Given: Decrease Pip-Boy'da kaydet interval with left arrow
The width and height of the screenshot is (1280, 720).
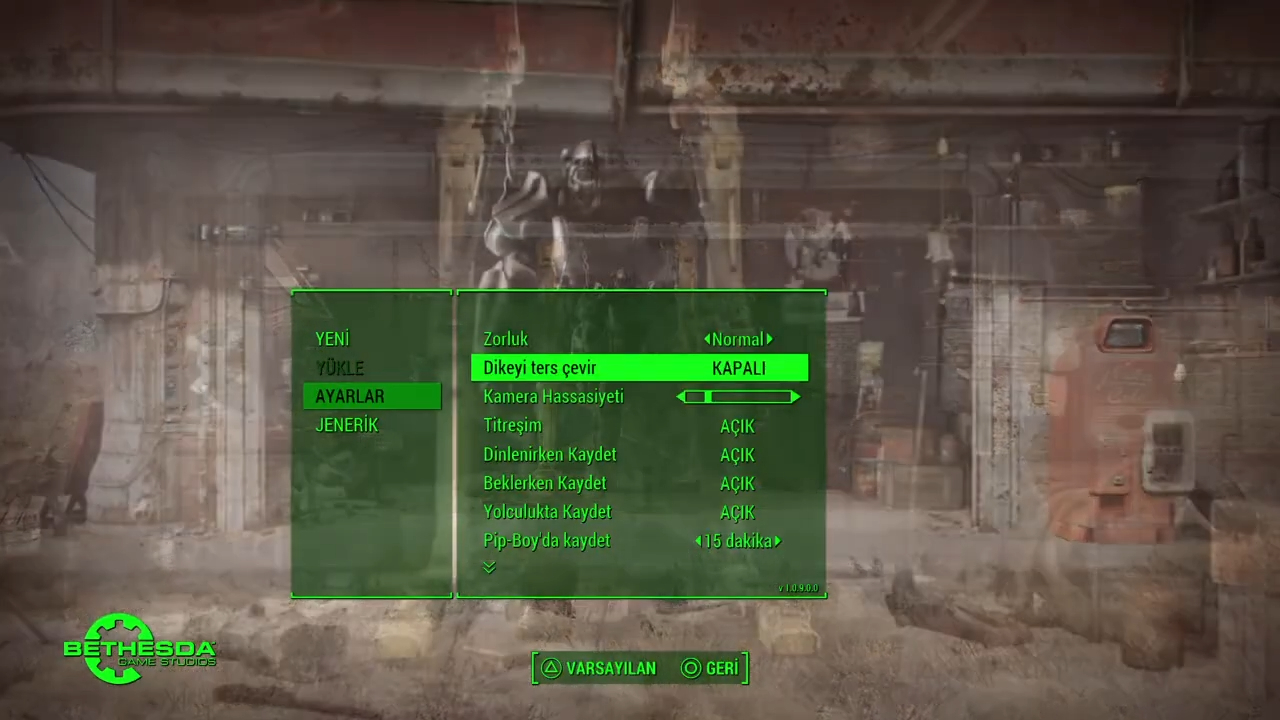Looking at the screenshot, I should [698, 541].
